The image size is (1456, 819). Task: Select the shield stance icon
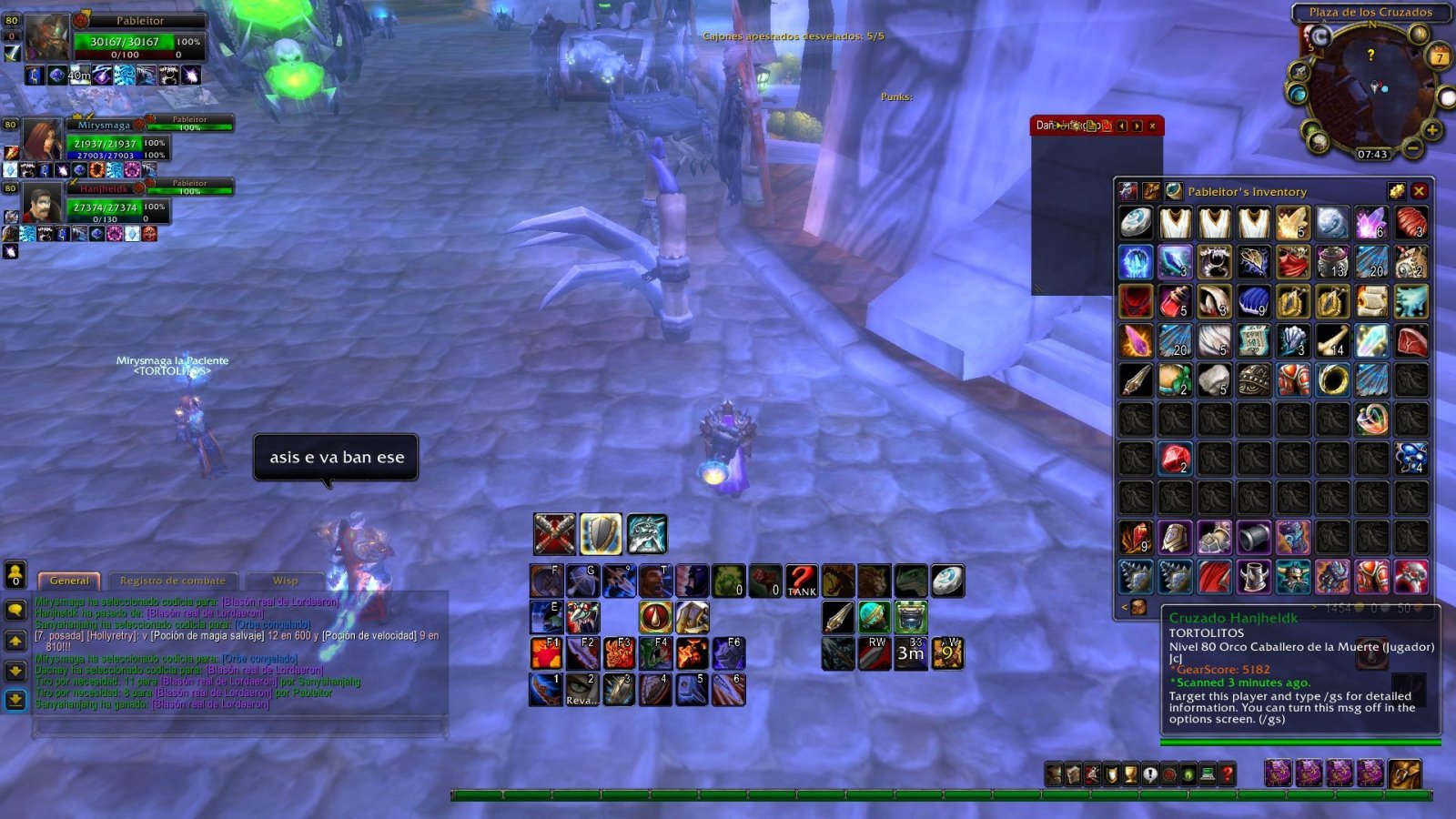[601, 534]
